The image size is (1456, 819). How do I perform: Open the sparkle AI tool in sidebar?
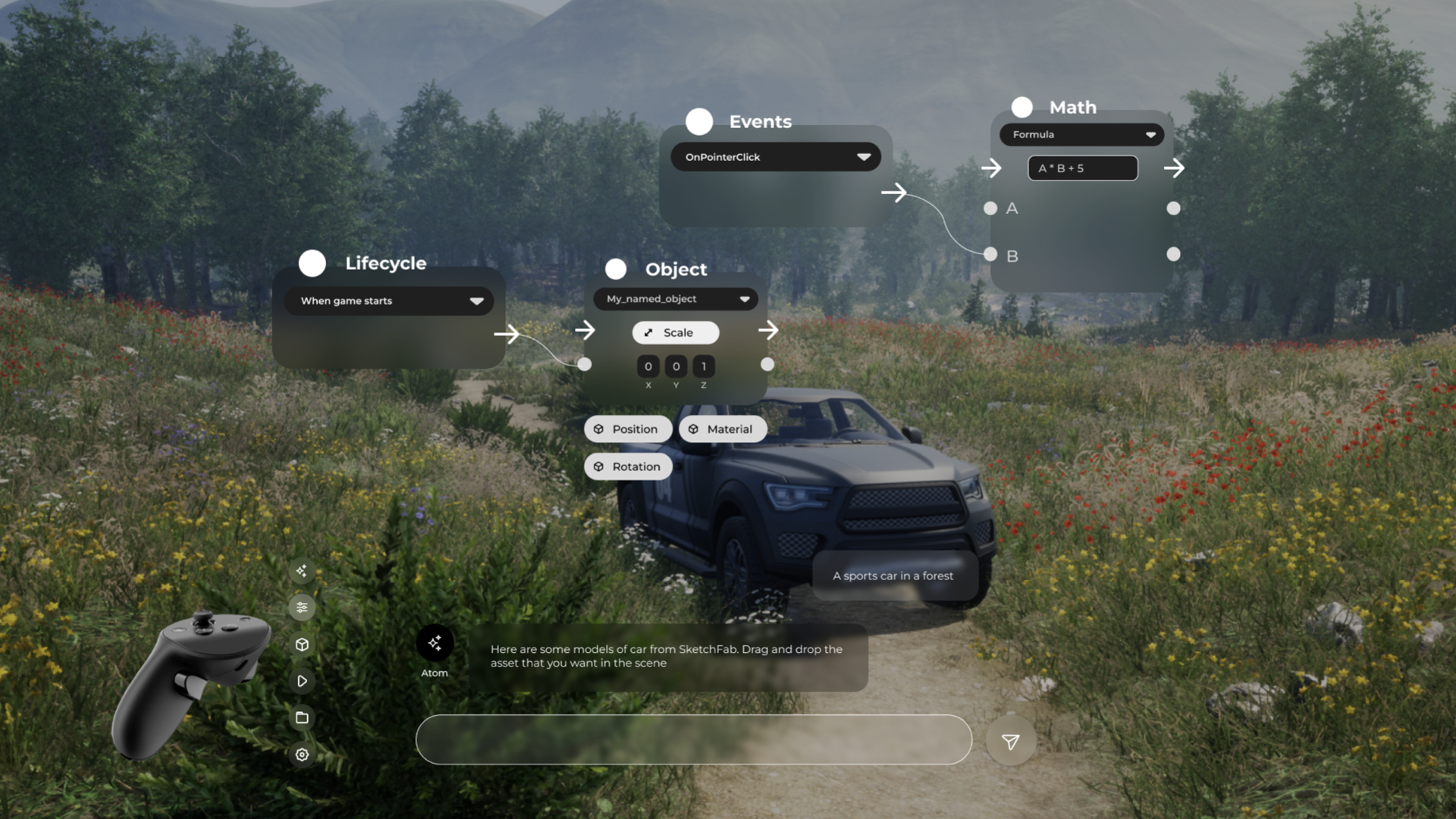pyautogui.click(x=302, y=571)
